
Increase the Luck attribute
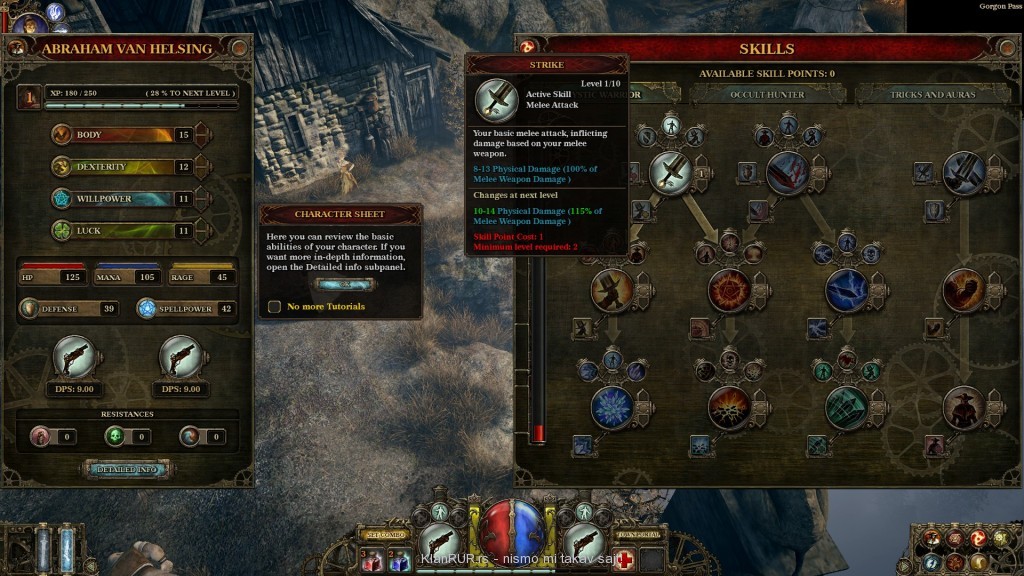[202, 230]
